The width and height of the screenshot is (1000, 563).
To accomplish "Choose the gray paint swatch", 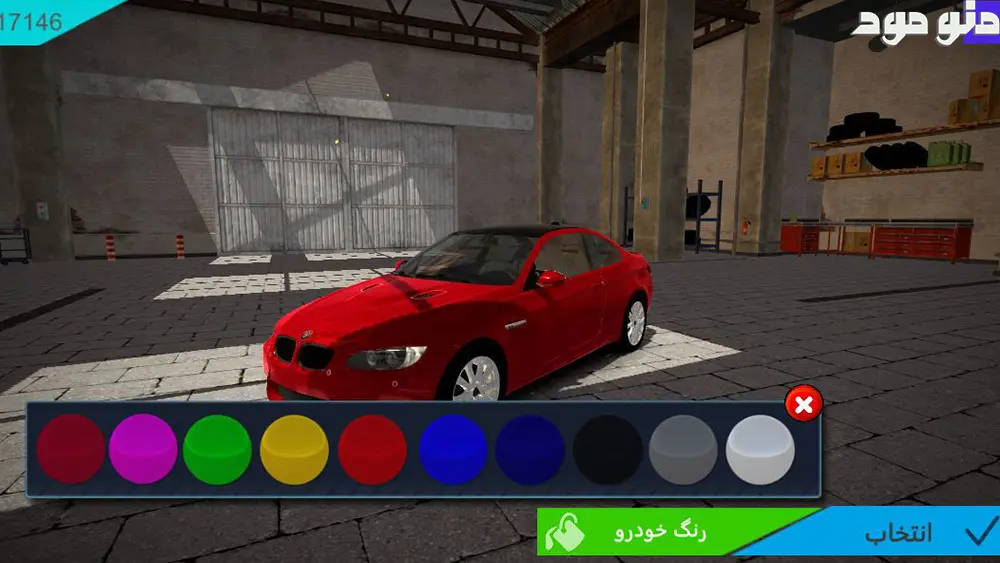I will (683, 450).
